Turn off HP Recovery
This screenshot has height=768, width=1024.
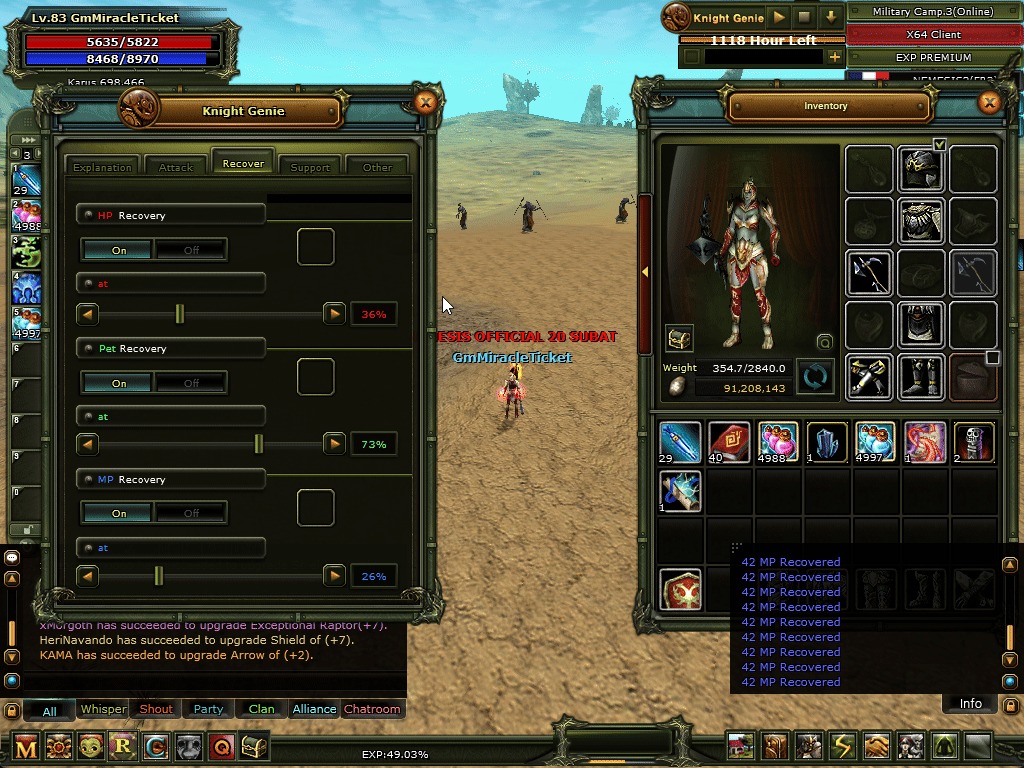tap(191, 250)
